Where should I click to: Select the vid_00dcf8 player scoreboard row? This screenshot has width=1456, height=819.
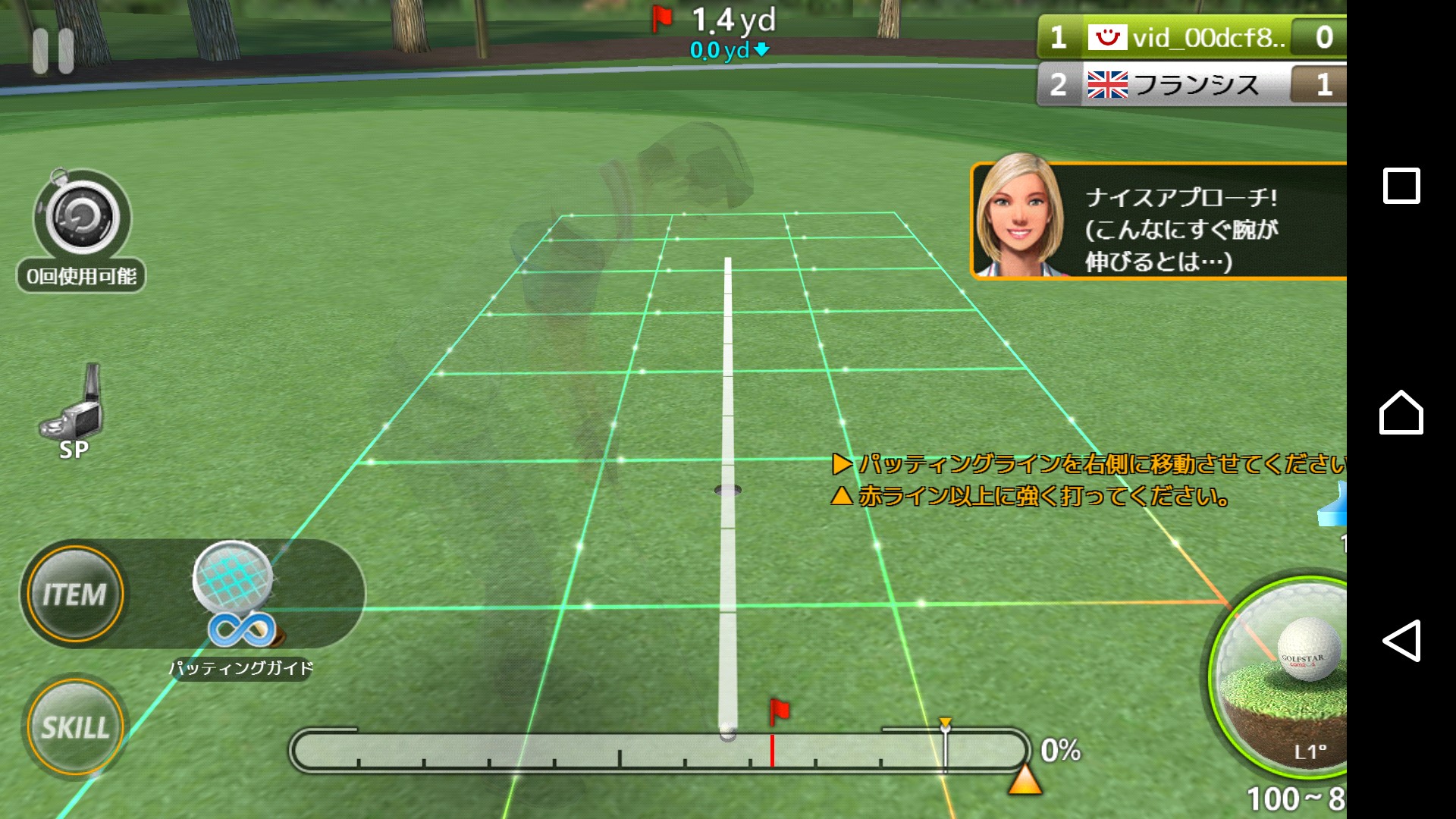tap(1191, 37)
